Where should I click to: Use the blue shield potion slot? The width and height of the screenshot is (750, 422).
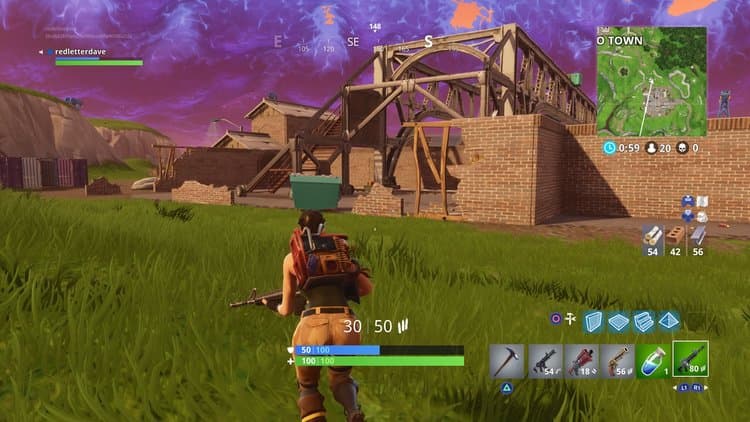[653, 361]
